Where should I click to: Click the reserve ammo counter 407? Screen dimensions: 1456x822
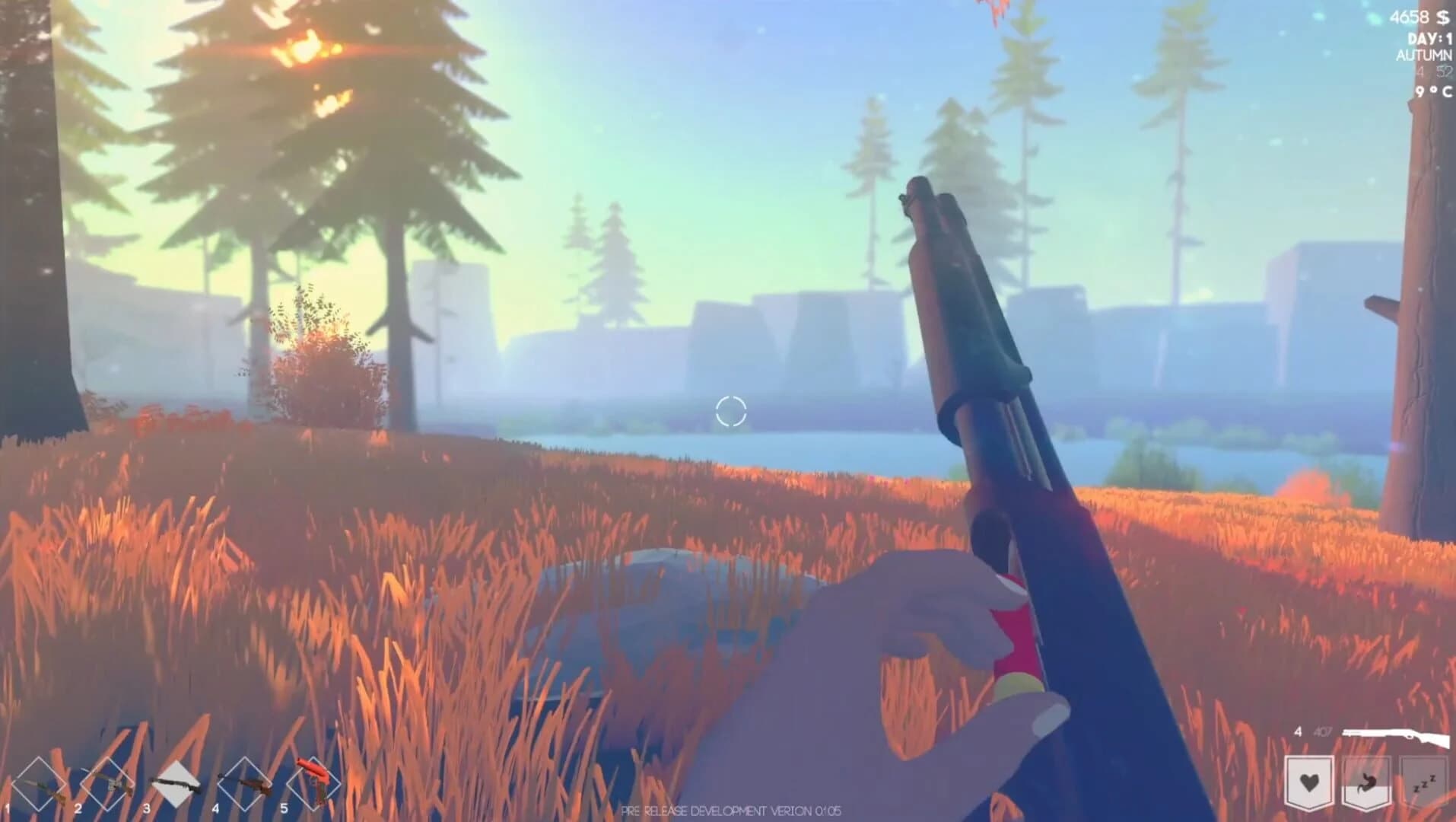[x=1324, y=732]
